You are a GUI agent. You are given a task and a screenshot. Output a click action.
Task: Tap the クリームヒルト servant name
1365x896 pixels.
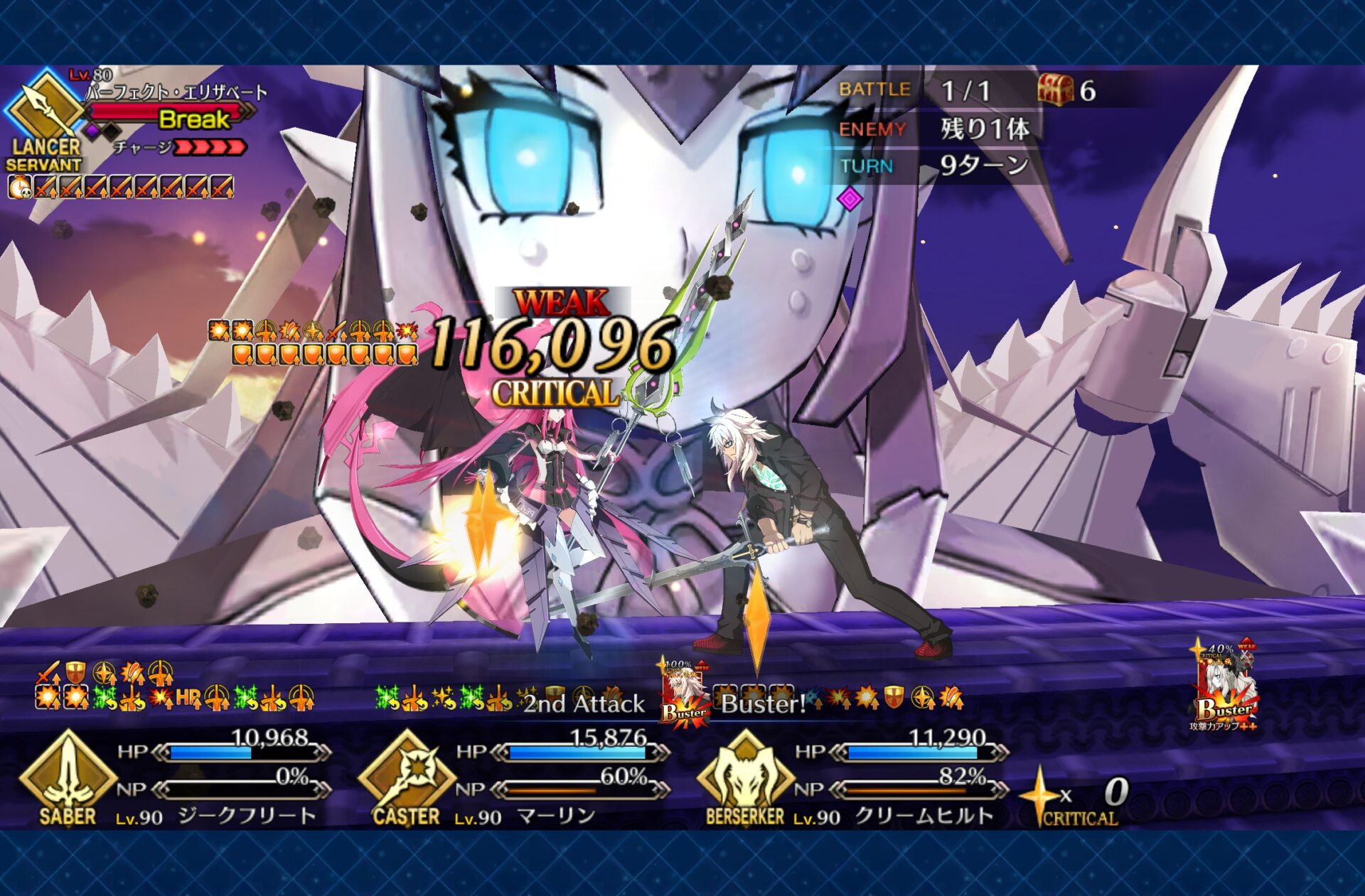click(x=924, y=816)
